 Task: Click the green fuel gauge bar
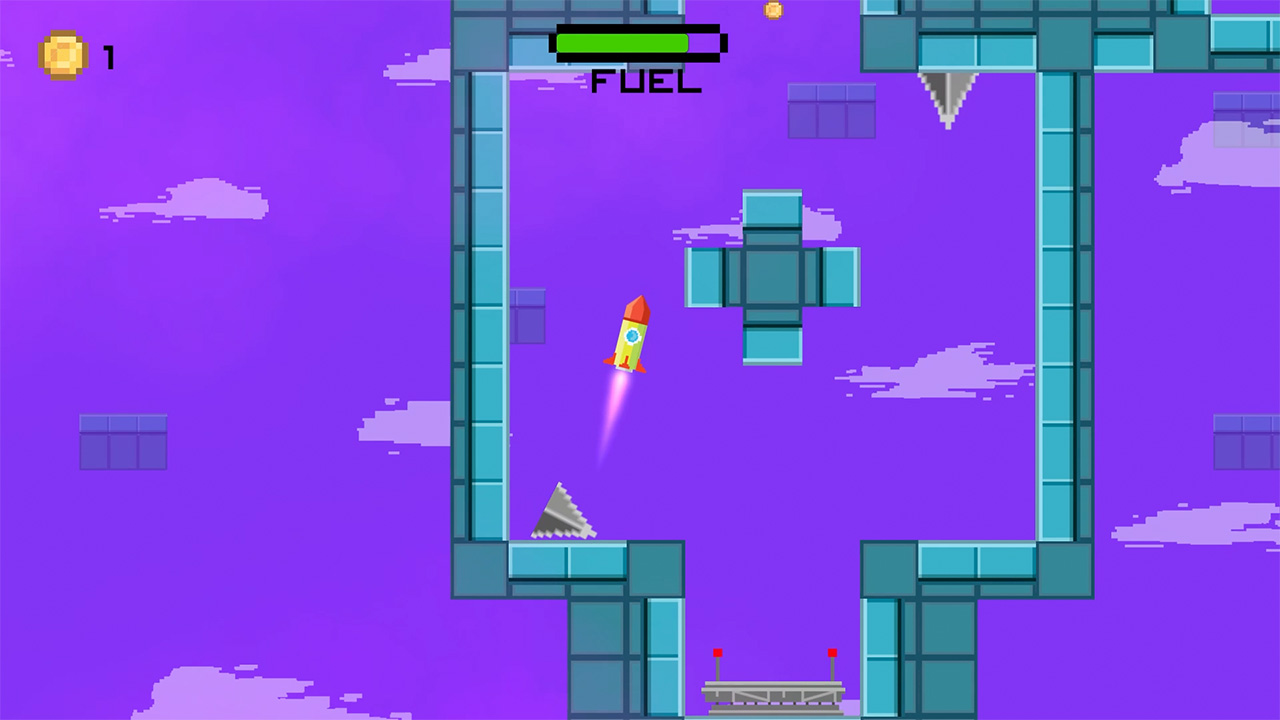pos(622,44)
